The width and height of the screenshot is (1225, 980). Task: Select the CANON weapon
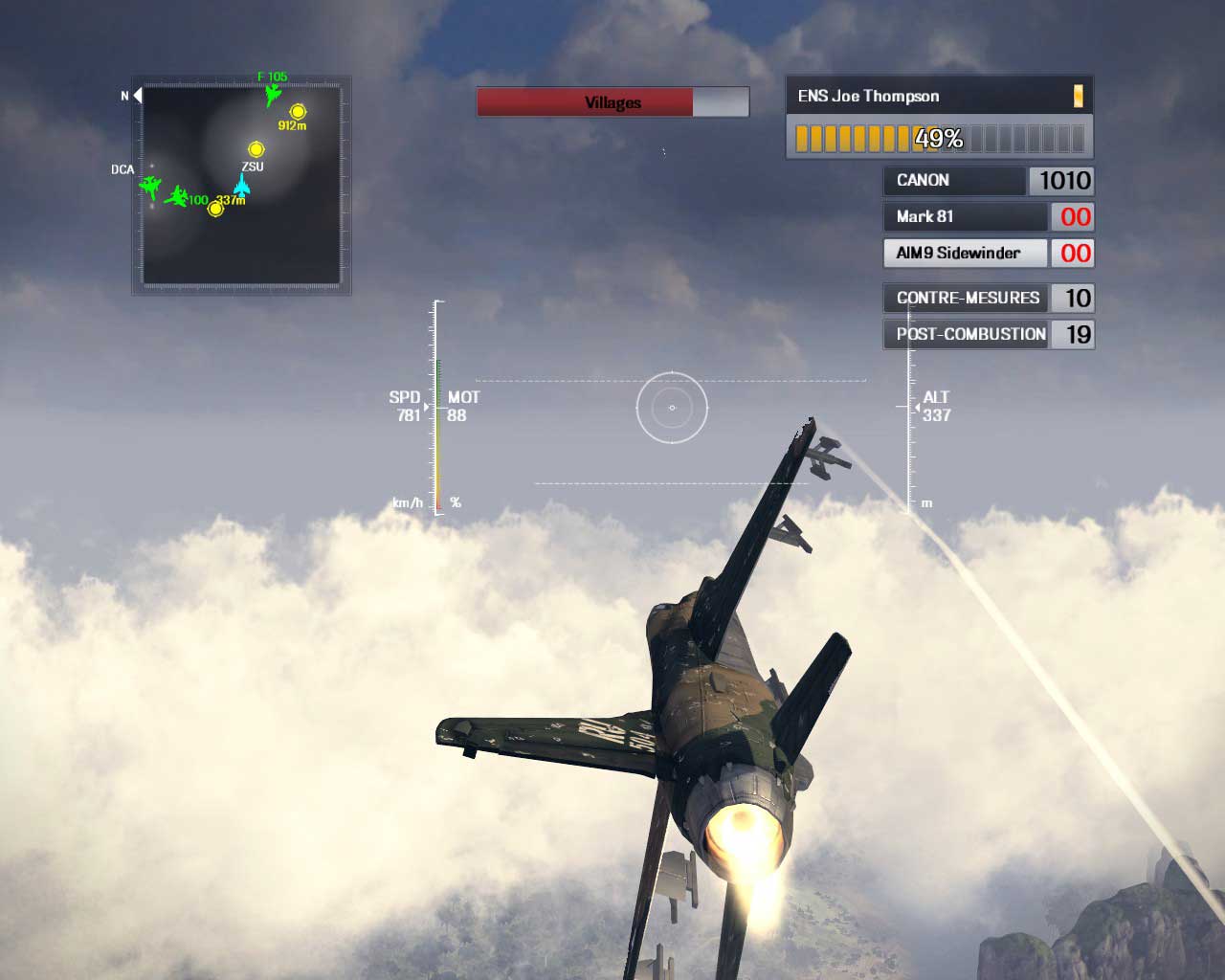[954, 181]
